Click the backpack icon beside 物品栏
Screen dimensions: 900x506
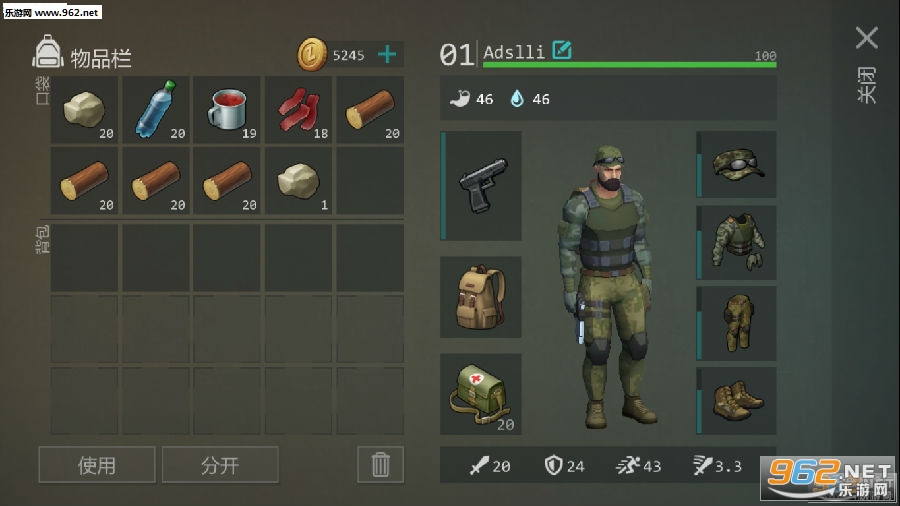[x=47, y=52]
